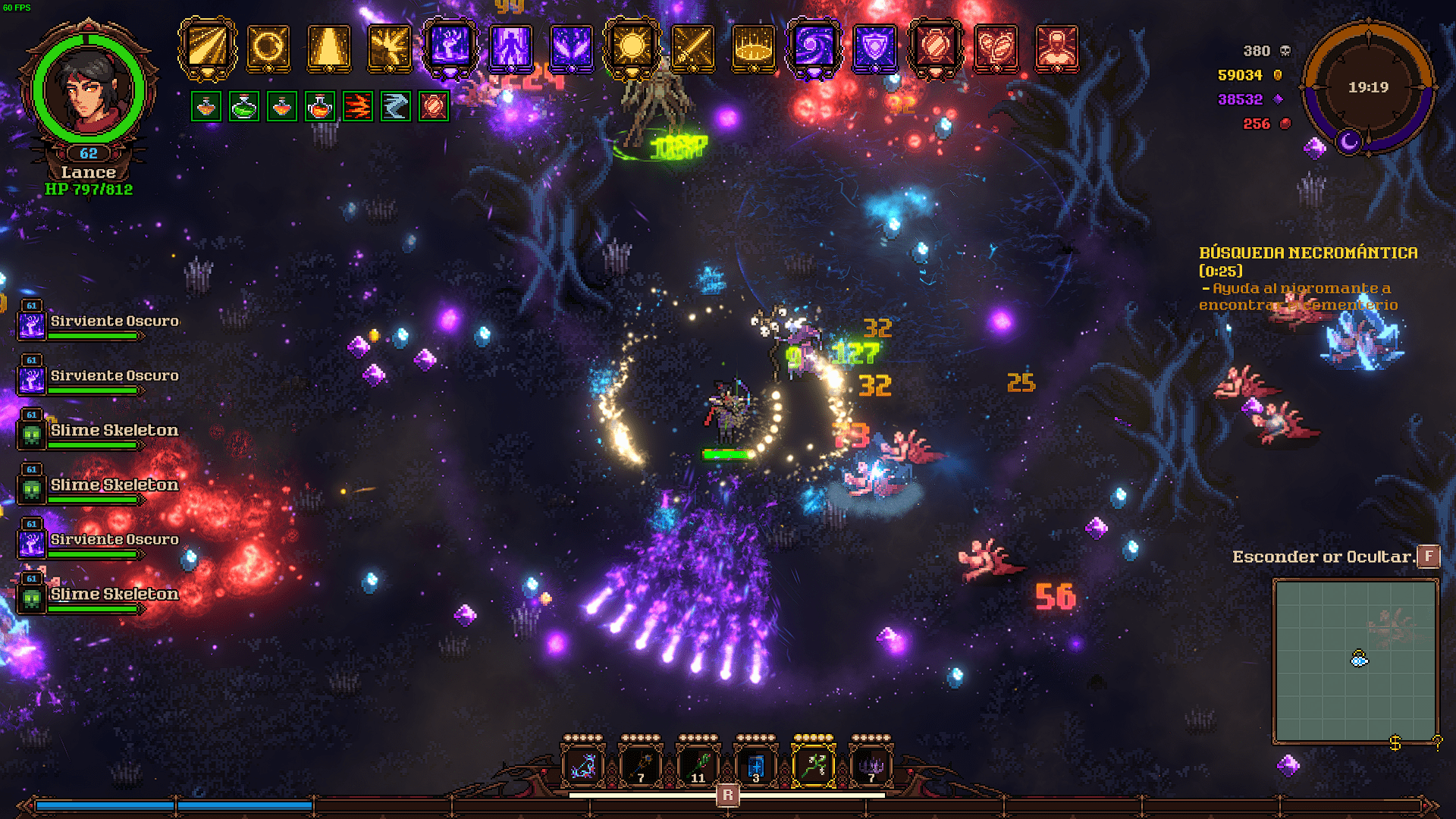This screenshot has width=1456, height=819.
Task: Open the purple vortex ability icon
Action: pyautogui.click(x=814, y=47)
